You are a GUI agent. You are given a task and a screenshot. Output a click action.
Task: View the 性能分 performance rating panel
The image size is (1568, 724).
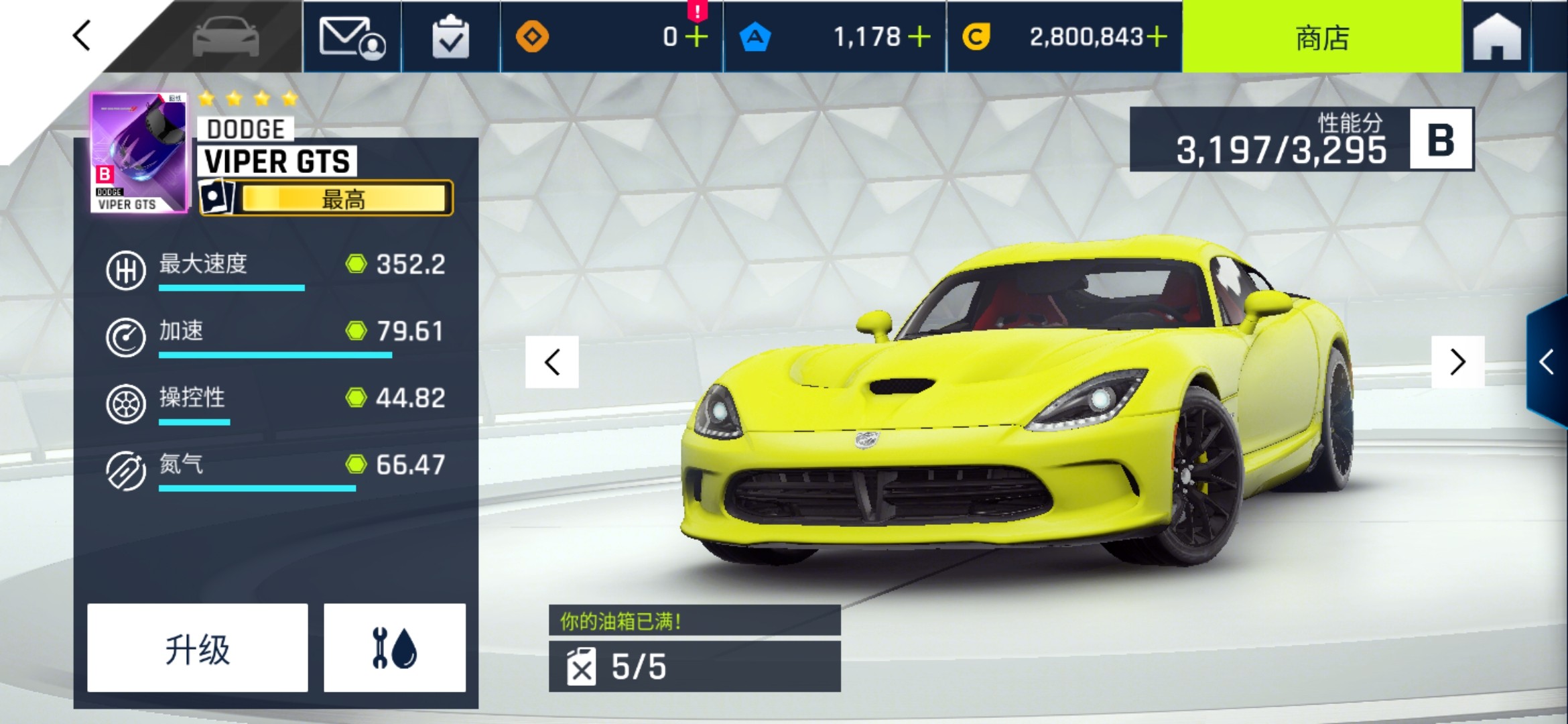point(1301,139)
